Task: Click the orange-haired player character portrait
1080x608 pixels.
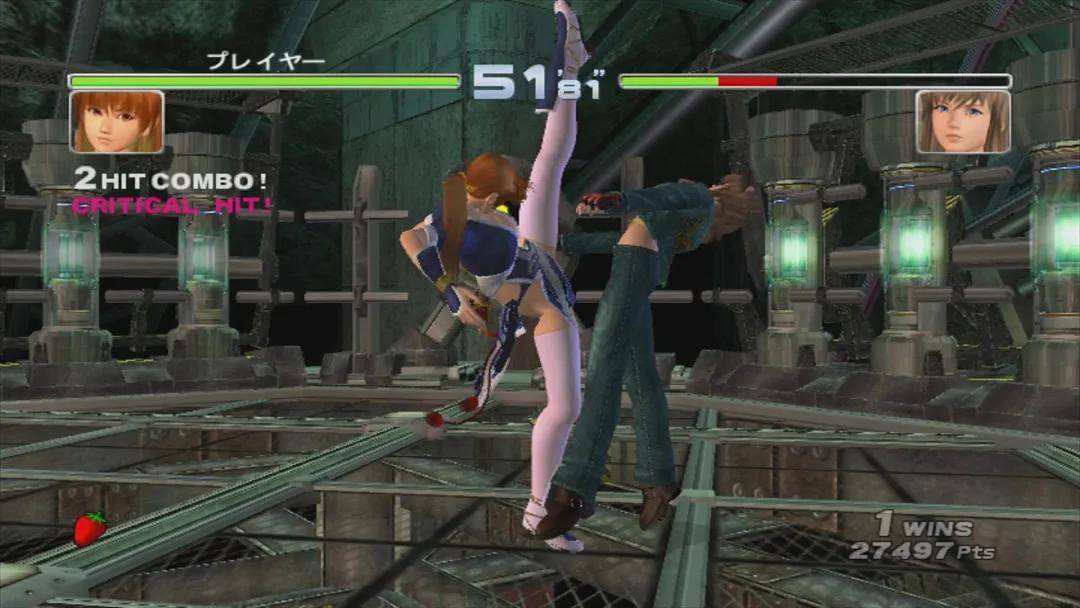Action: (x=116, y=122)
